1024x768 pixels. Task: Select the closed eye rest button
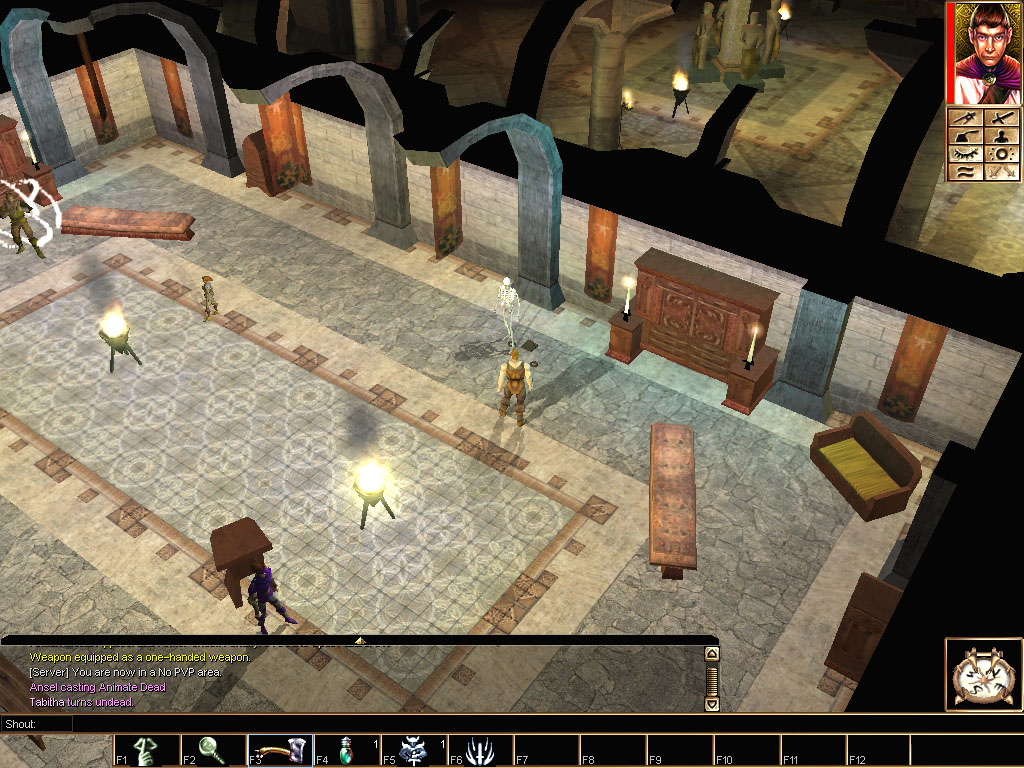tap(965, 154)
